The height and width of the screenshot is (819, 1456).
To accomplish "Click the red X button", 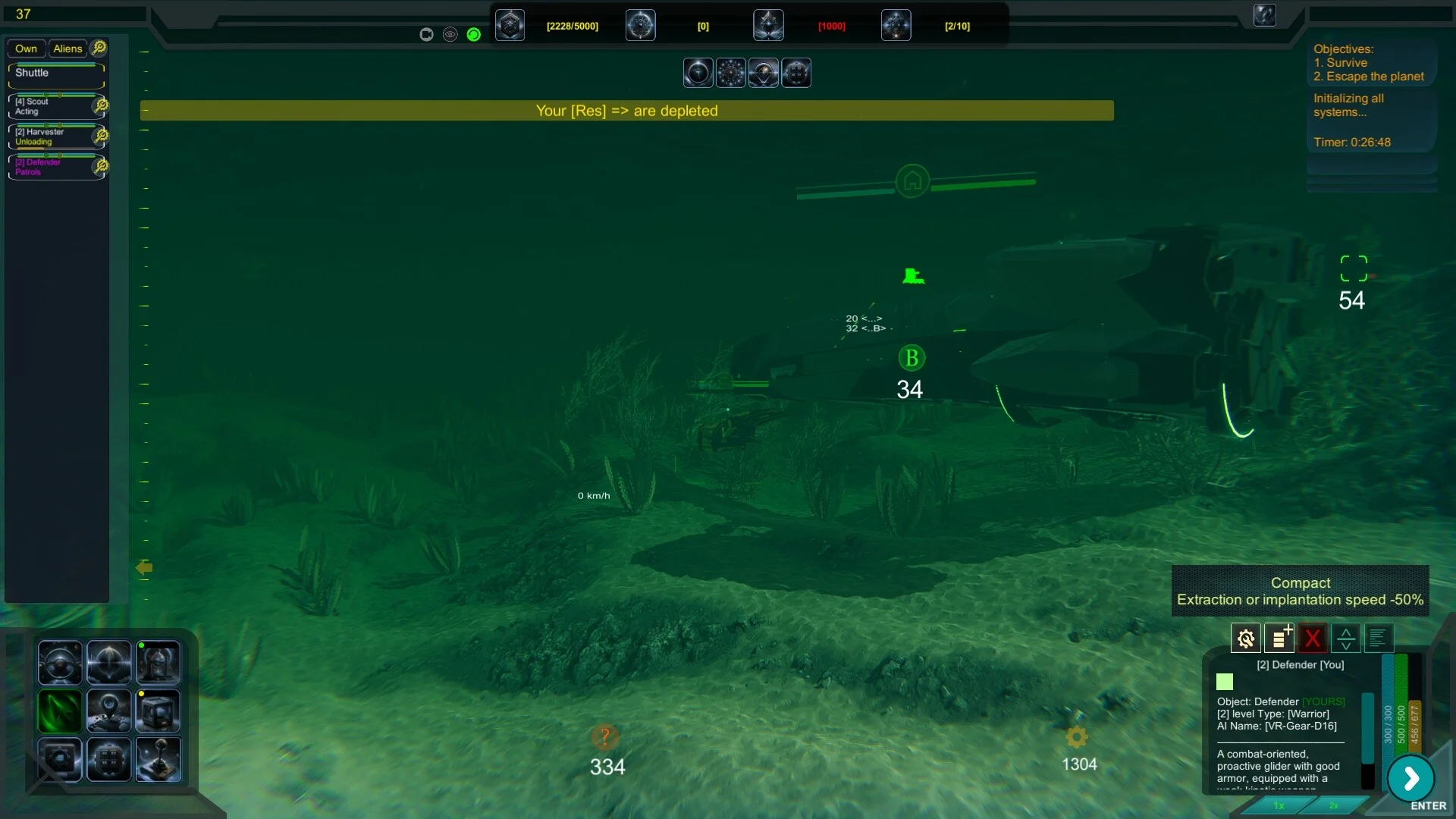I will (1313, 639).
